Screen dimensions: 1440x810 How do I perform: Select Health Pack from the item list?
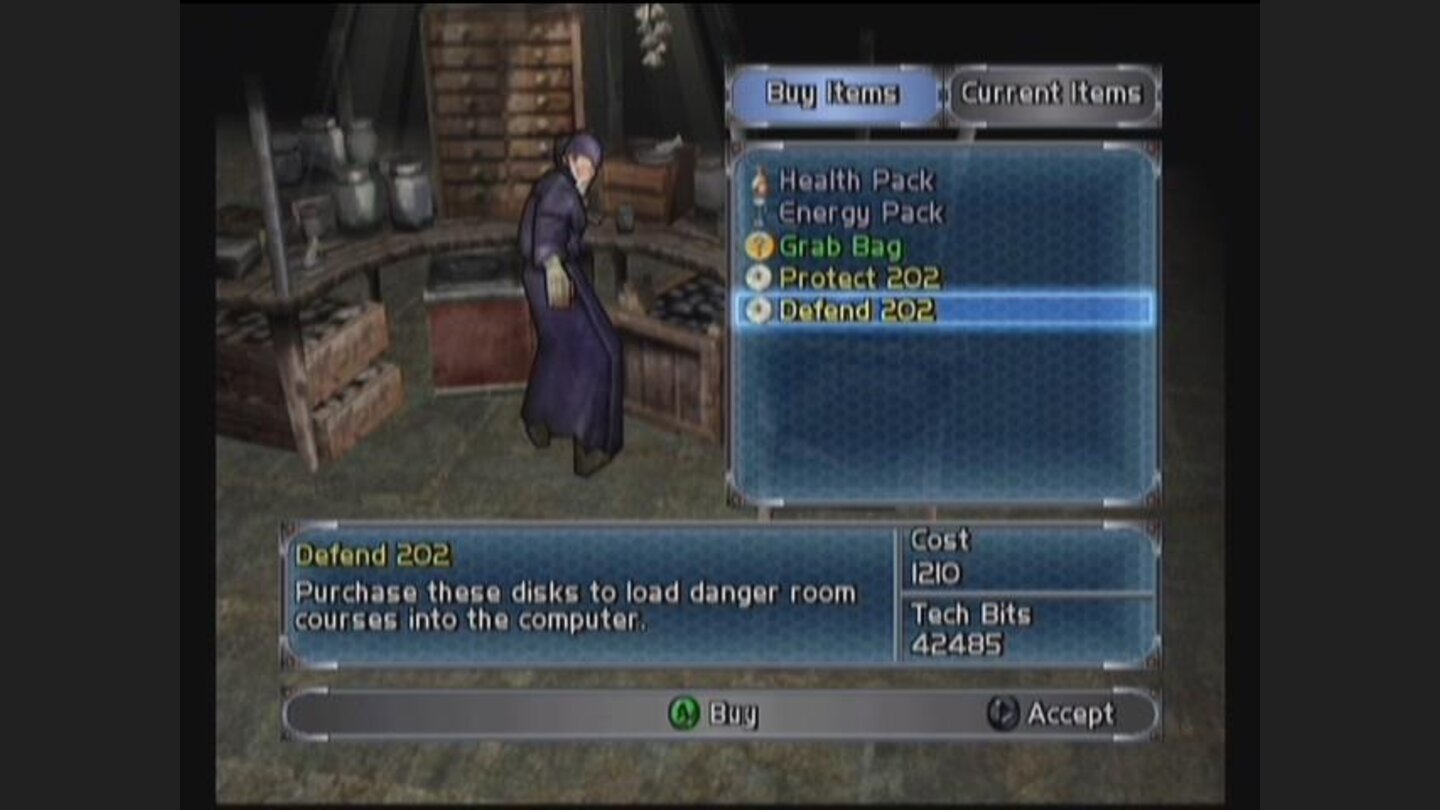point(858,180)
